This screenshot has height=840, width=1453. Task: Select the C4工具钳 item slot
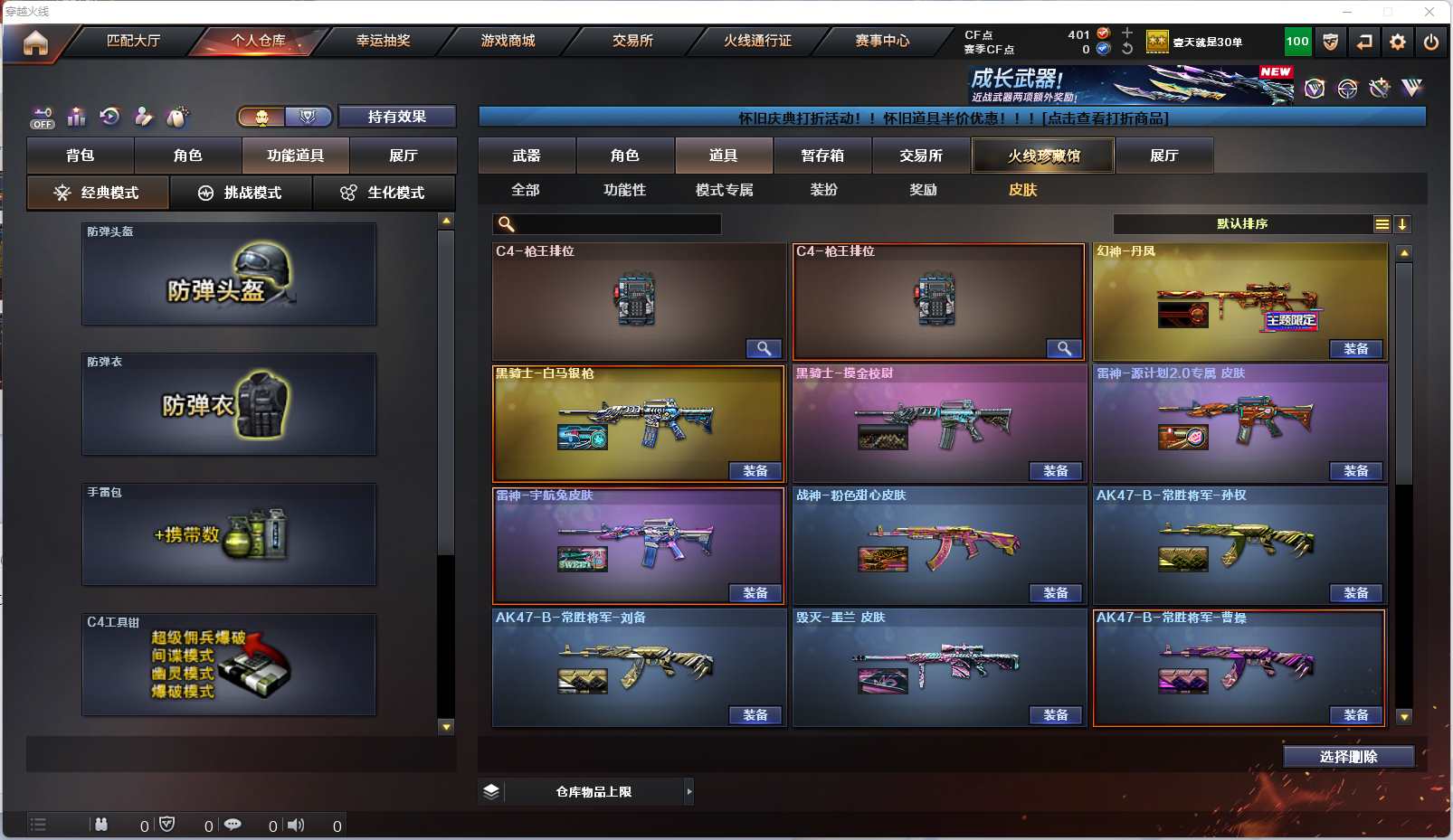click(x=229, y=665)
